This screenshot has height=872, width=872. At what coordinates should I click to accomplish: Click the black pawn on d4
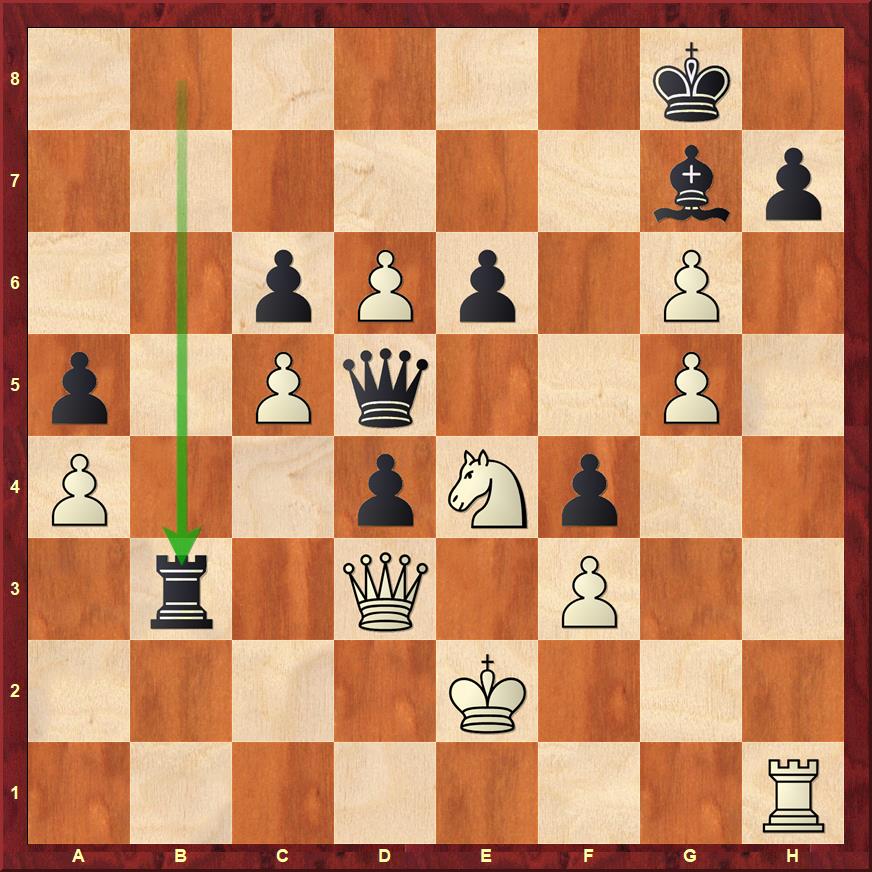click(385, 488)
